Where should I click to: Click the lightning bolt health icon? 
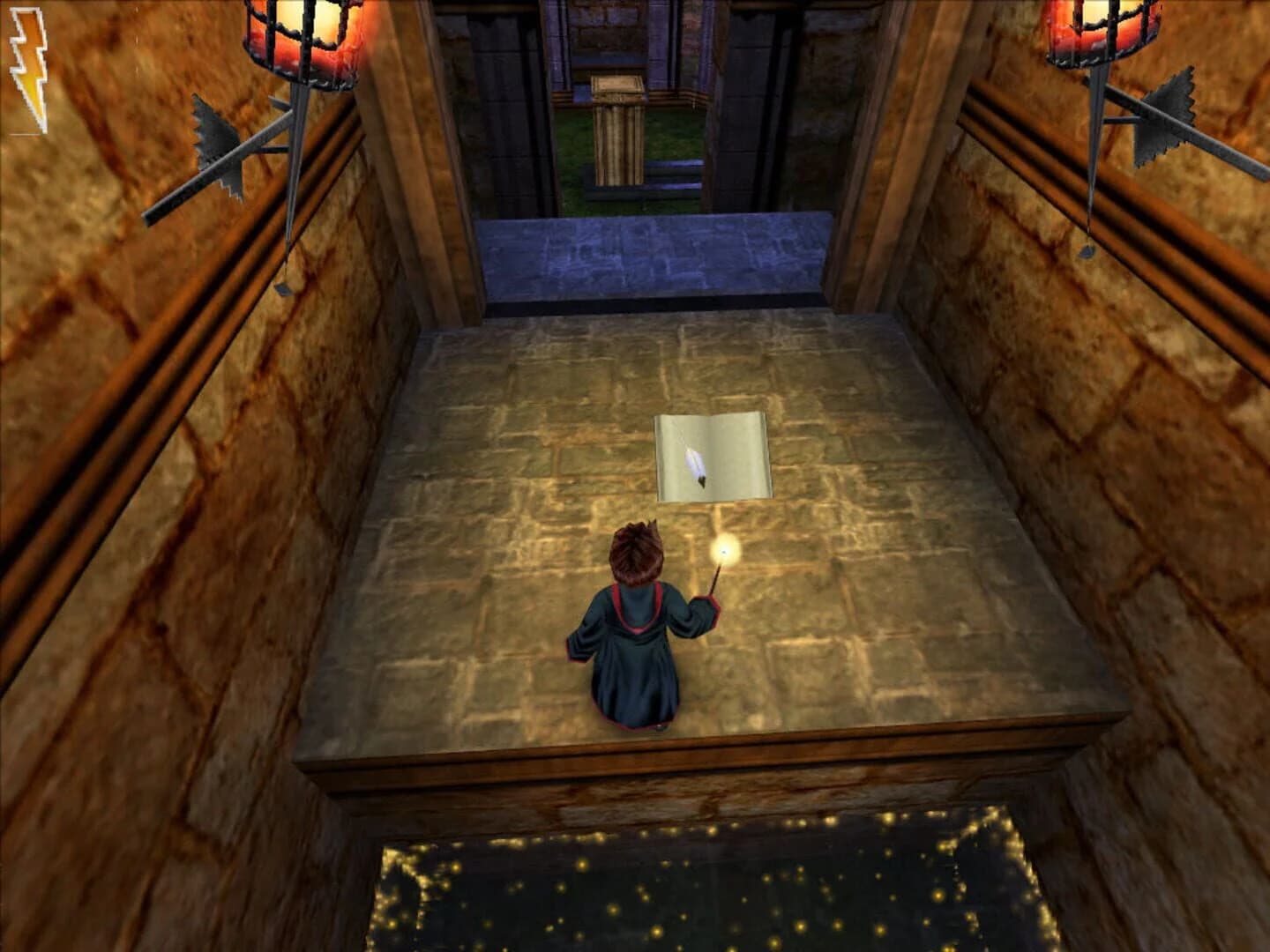coord(27,64)
